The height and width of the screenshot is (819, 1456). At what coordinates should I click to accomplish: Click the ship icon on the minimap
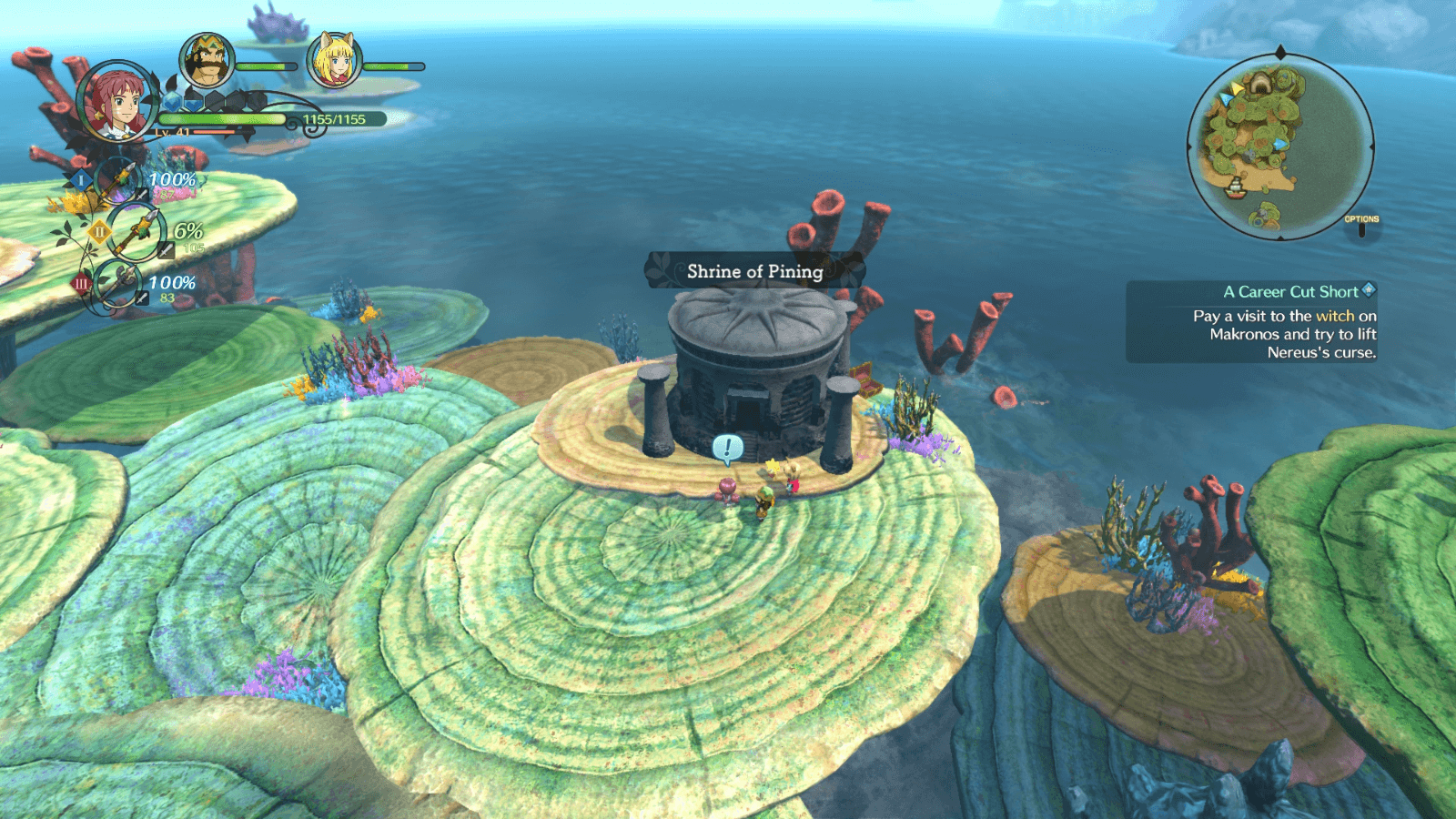pyautogui.click(x=1235, y=190)
